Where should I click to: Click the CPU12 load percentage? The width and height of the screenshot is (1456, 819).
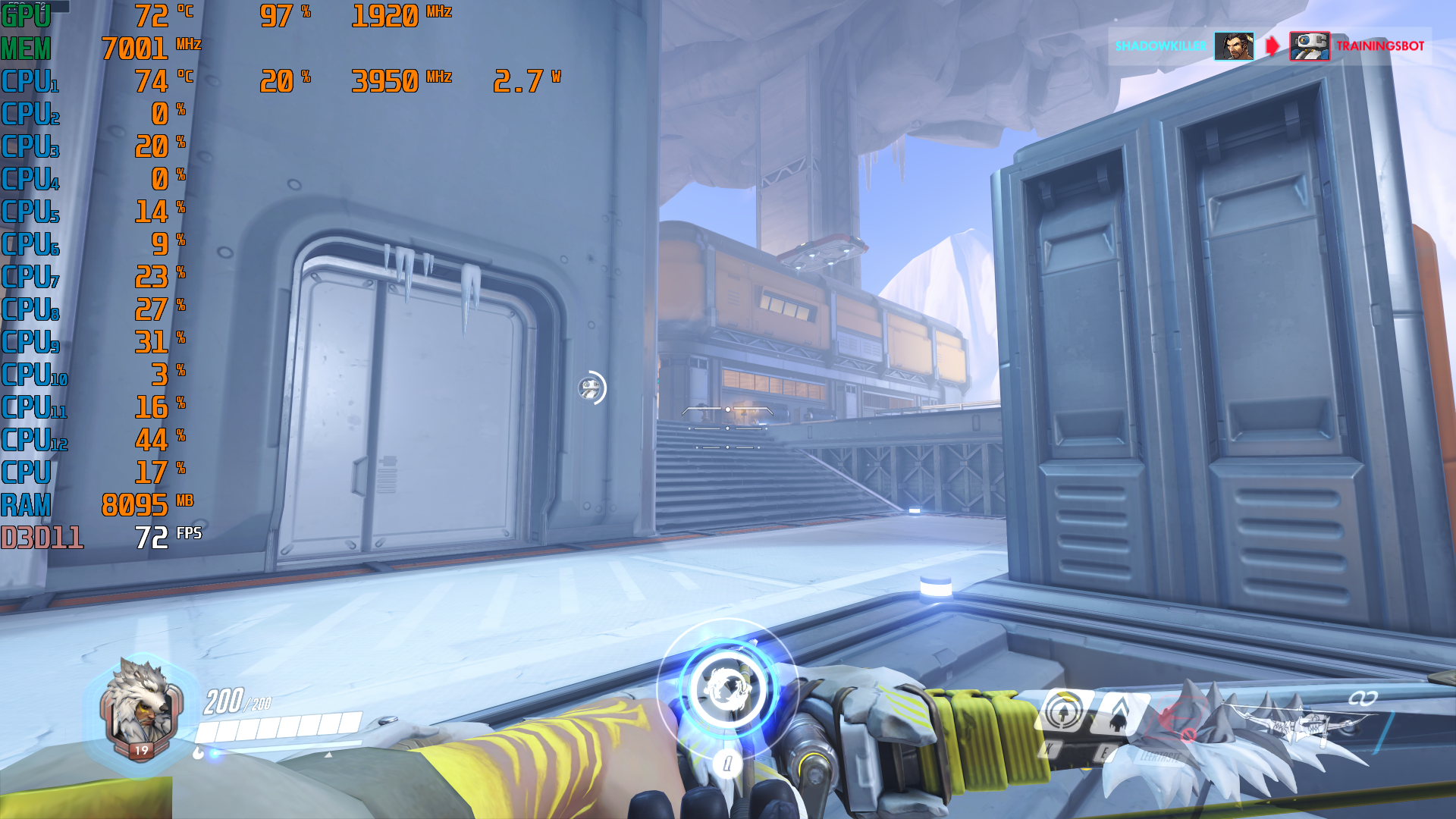point(152,438)
